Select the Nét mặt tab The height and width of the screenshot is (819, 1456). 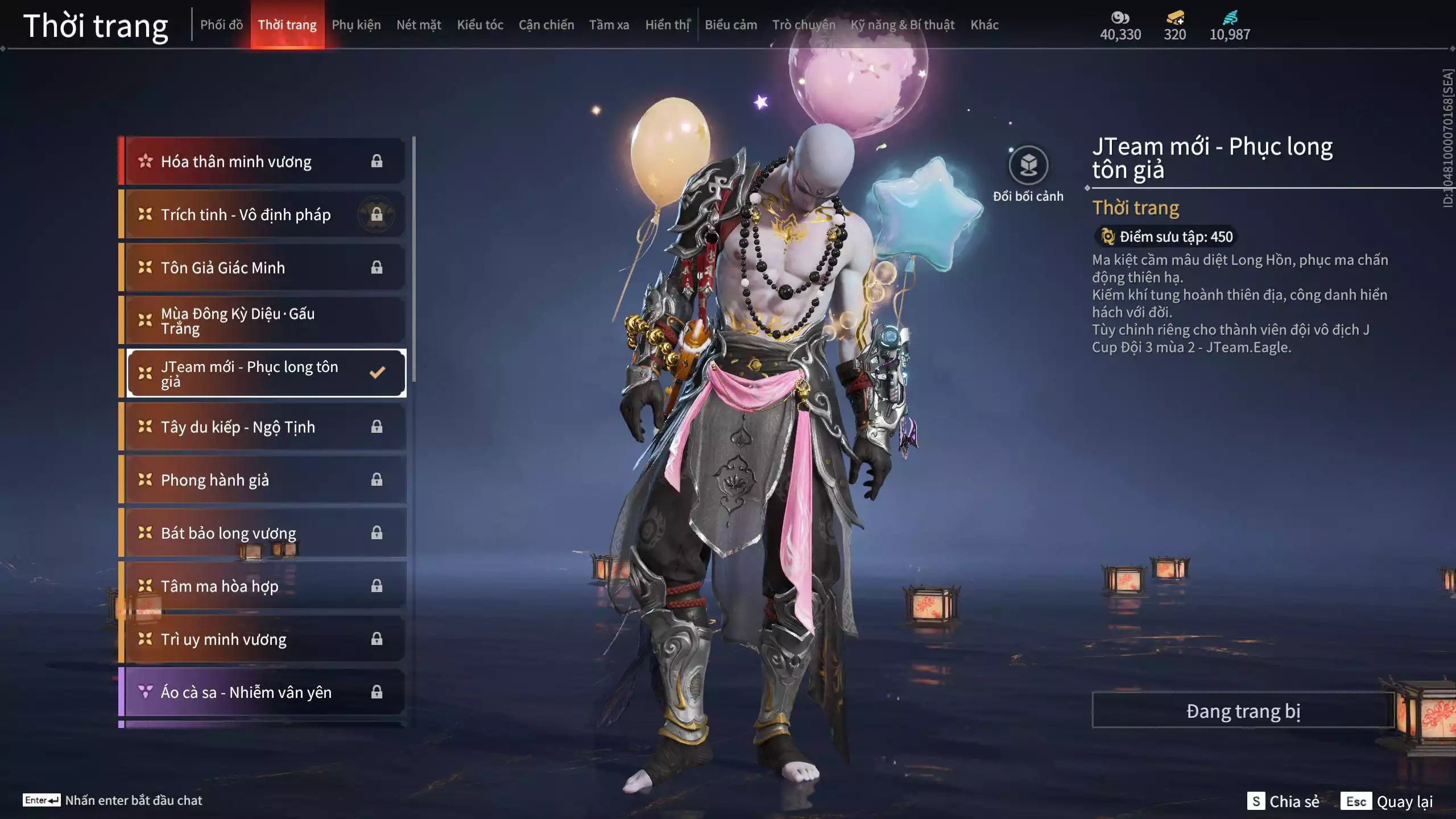(419, 25)
